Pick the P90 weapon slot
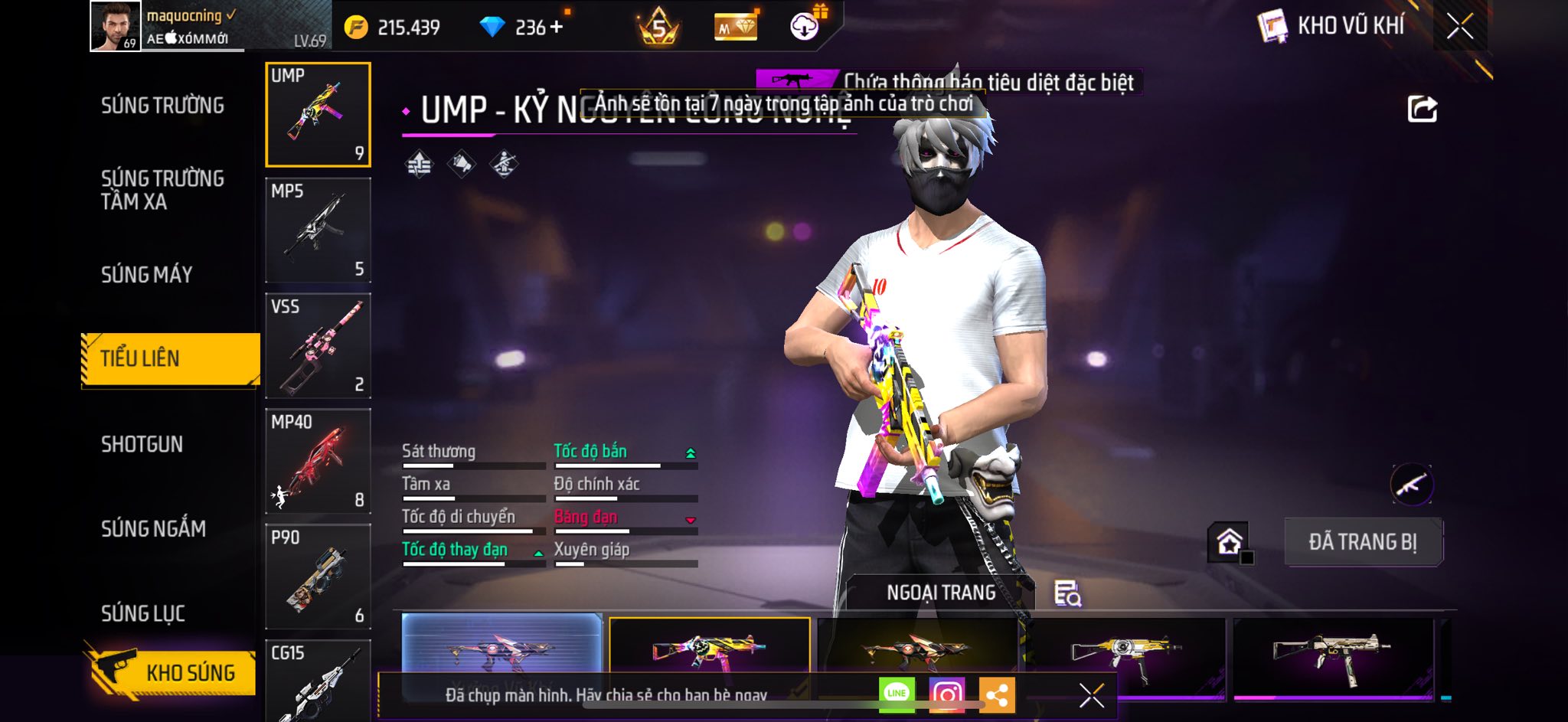 pyautogui.click(x=318, y=576)
